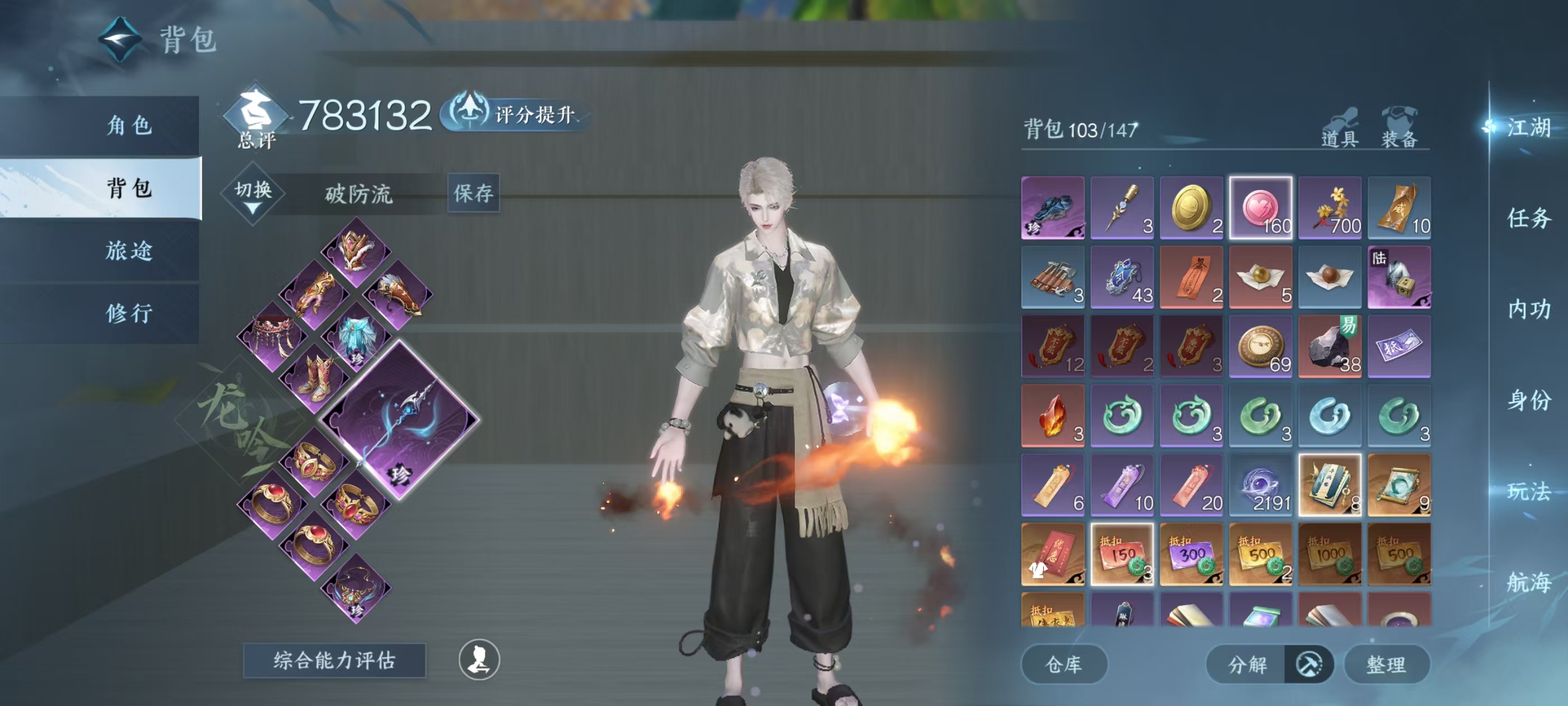Click the 评分提升 score boost button

(515, 114)
